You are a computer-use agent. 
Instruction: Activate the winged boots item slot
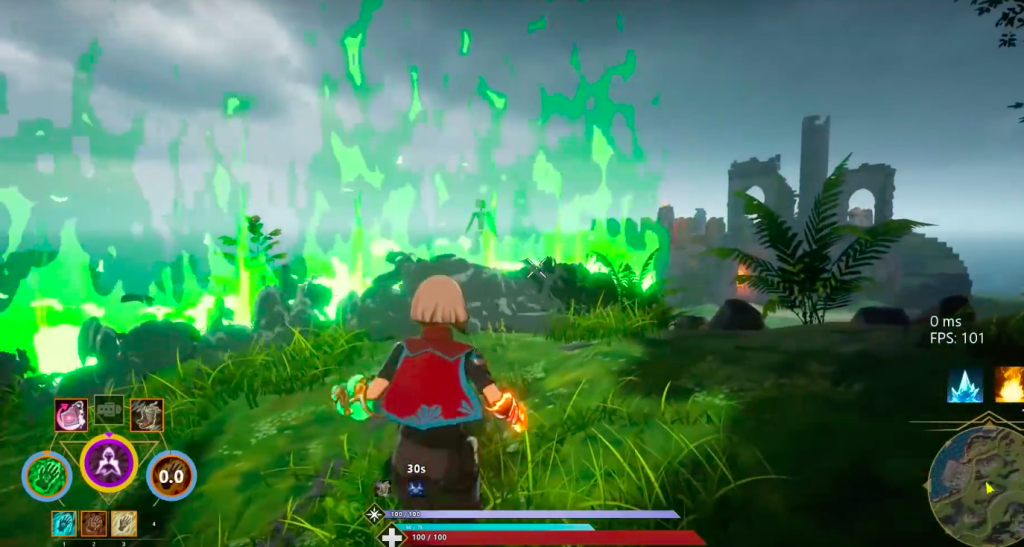(x=146, y=415)
